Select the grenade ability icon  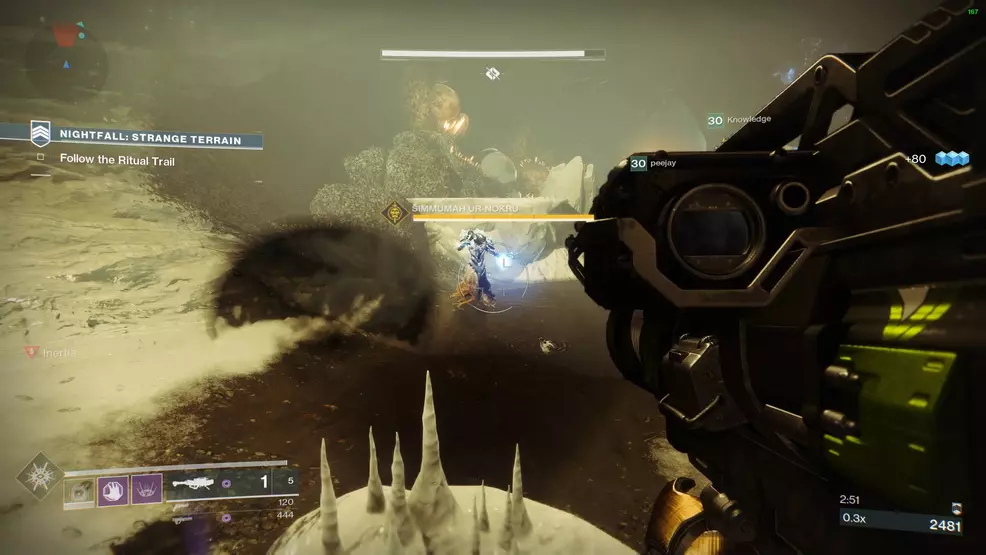(x=80, y=489)
